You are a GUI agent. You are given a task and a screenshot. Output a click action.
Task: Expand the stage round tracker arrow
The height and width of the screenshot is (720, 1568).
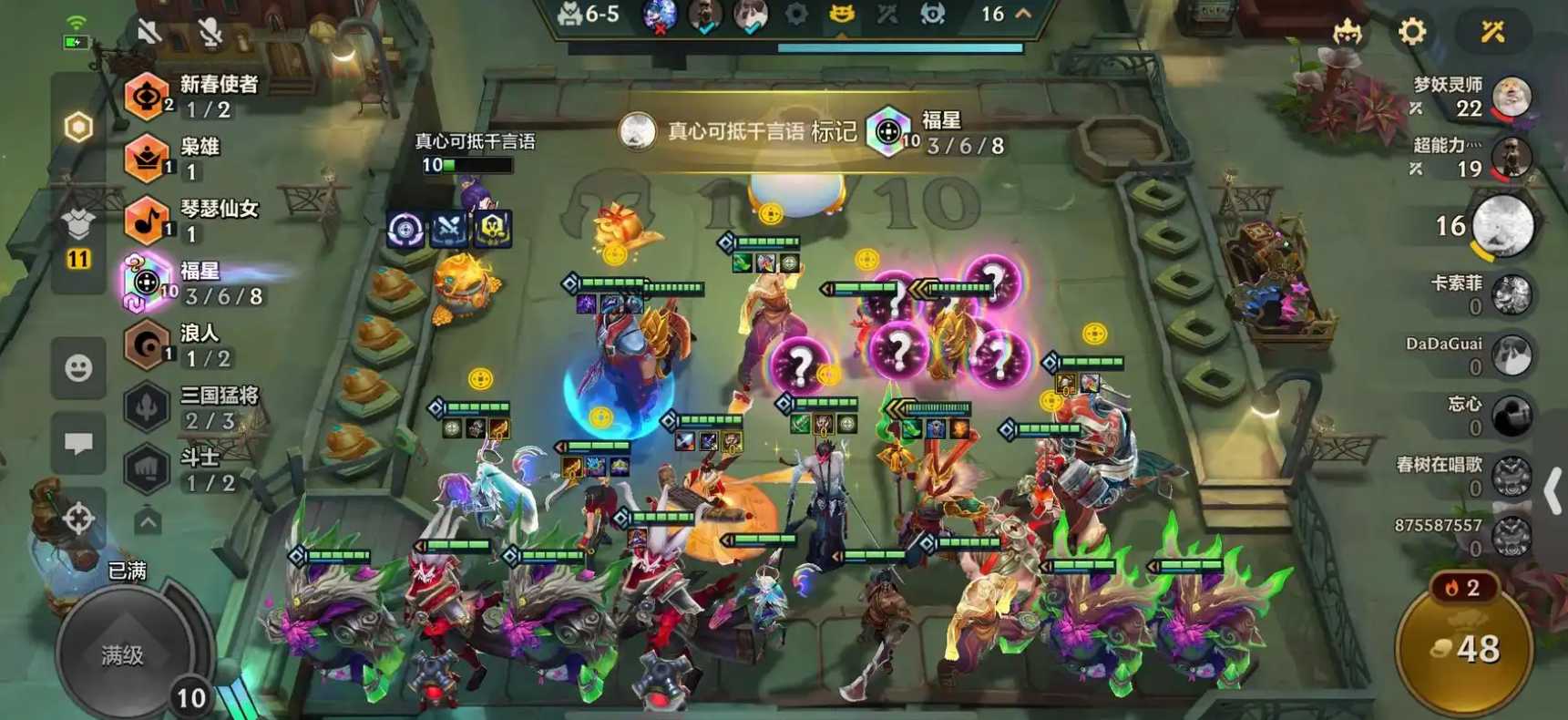pyautogui.click(x=1023, y=14)
